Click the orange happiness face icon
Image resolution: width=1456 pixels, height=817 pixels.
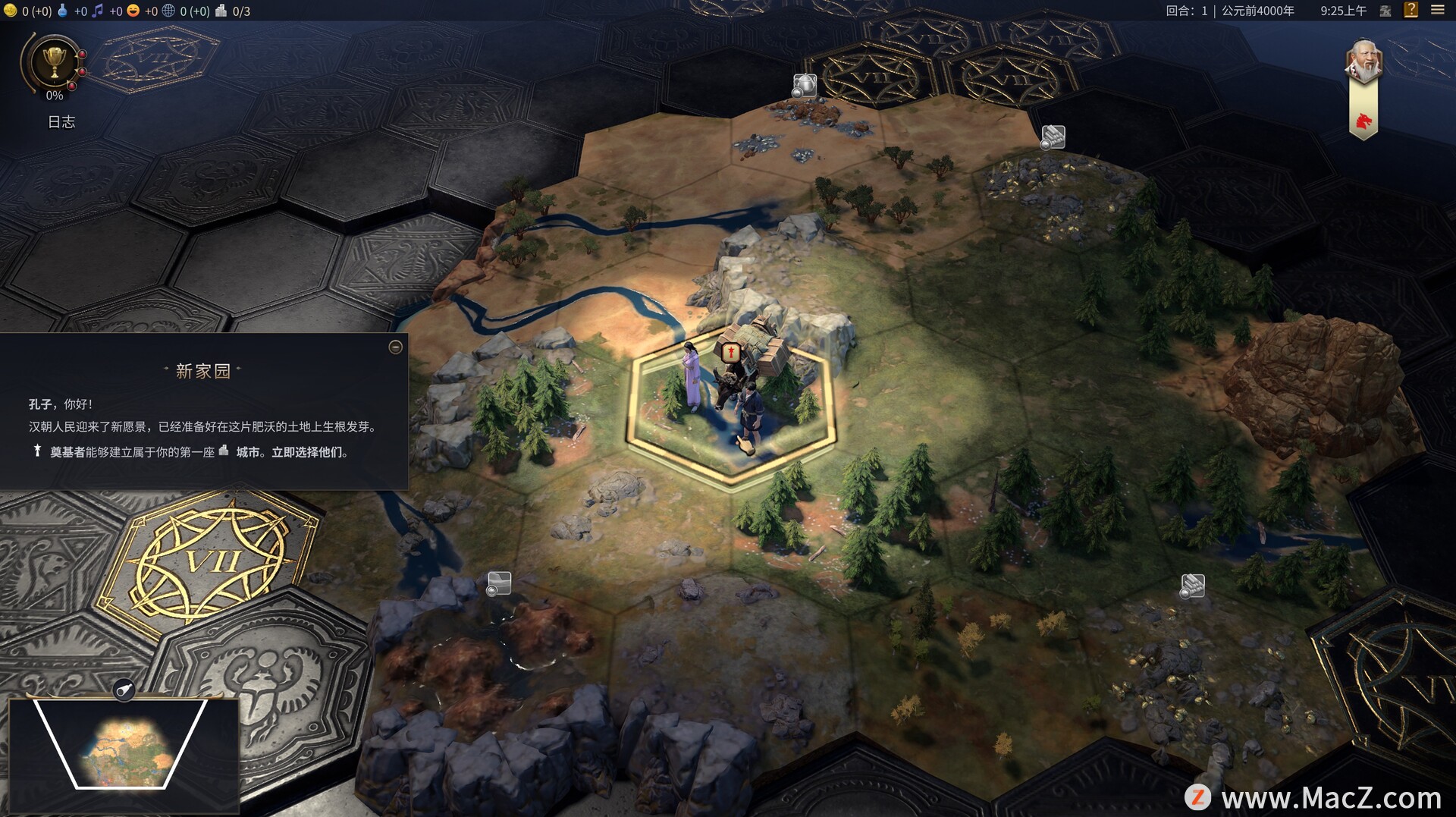[133, 11]
